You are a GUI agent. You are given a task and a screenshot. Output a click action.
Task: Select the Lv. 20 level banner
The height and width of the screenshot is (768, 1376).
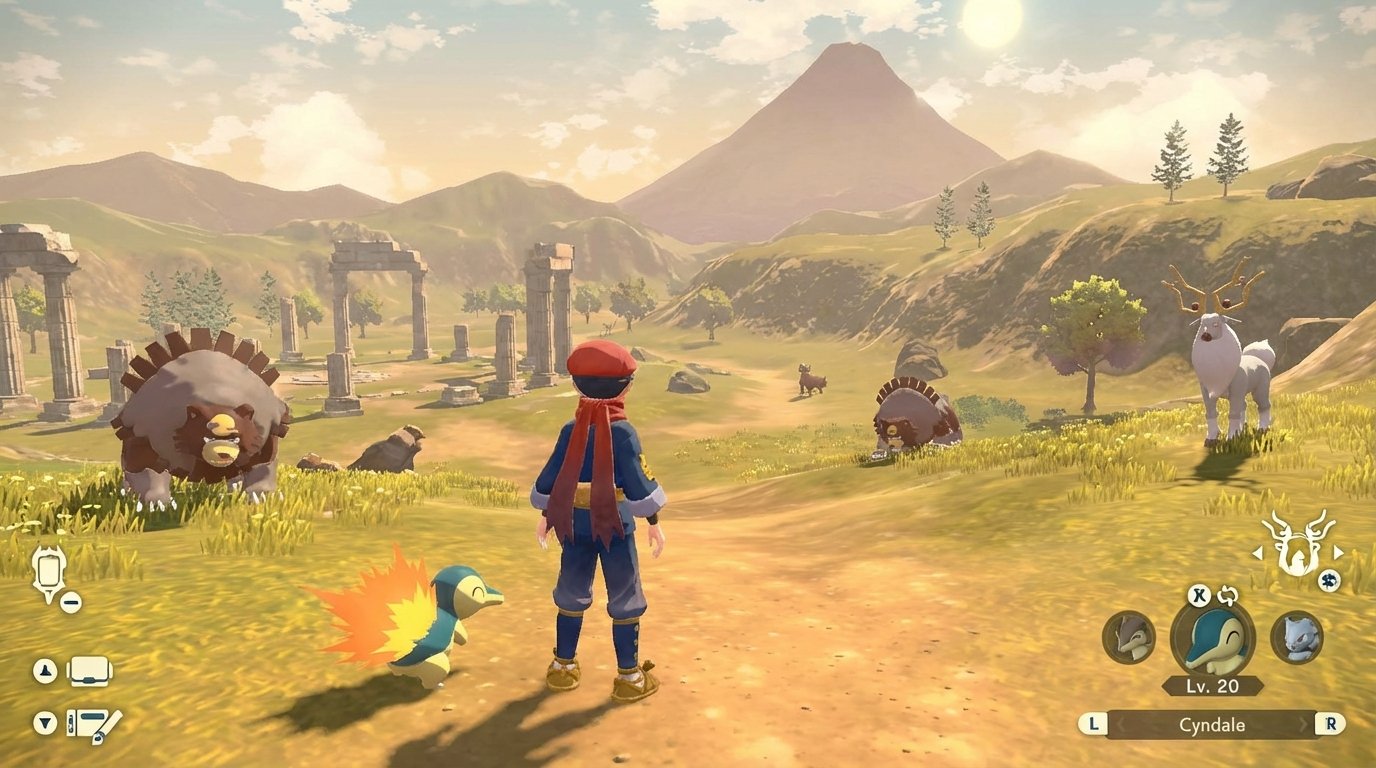(x=1212, y=684)
